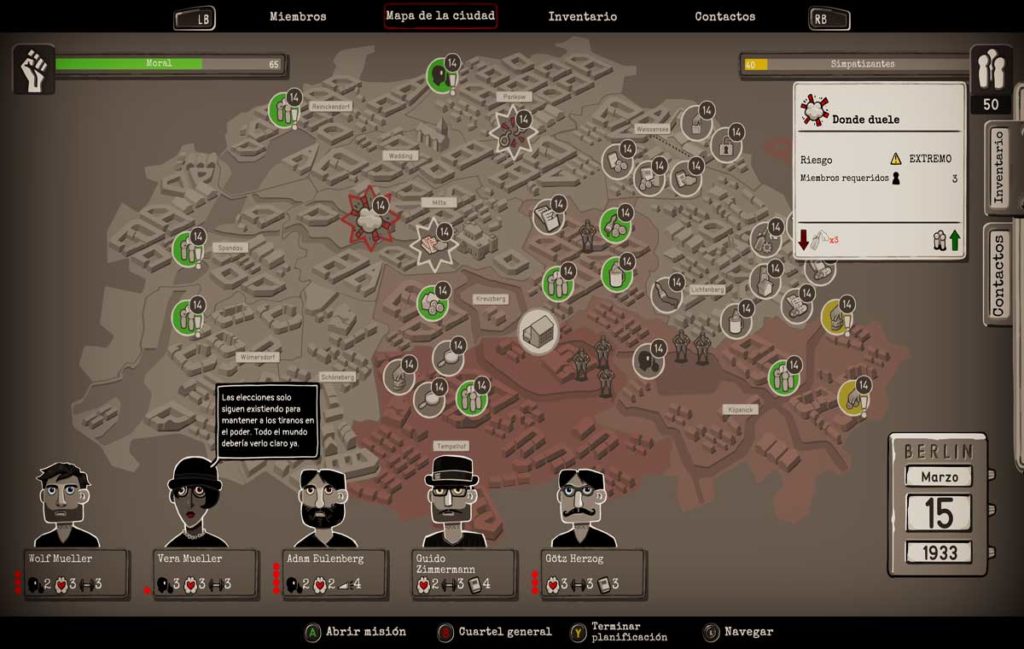
Task: Click the raised fist Moral icon
Action: pyautogui.click(x=33, y=68)
